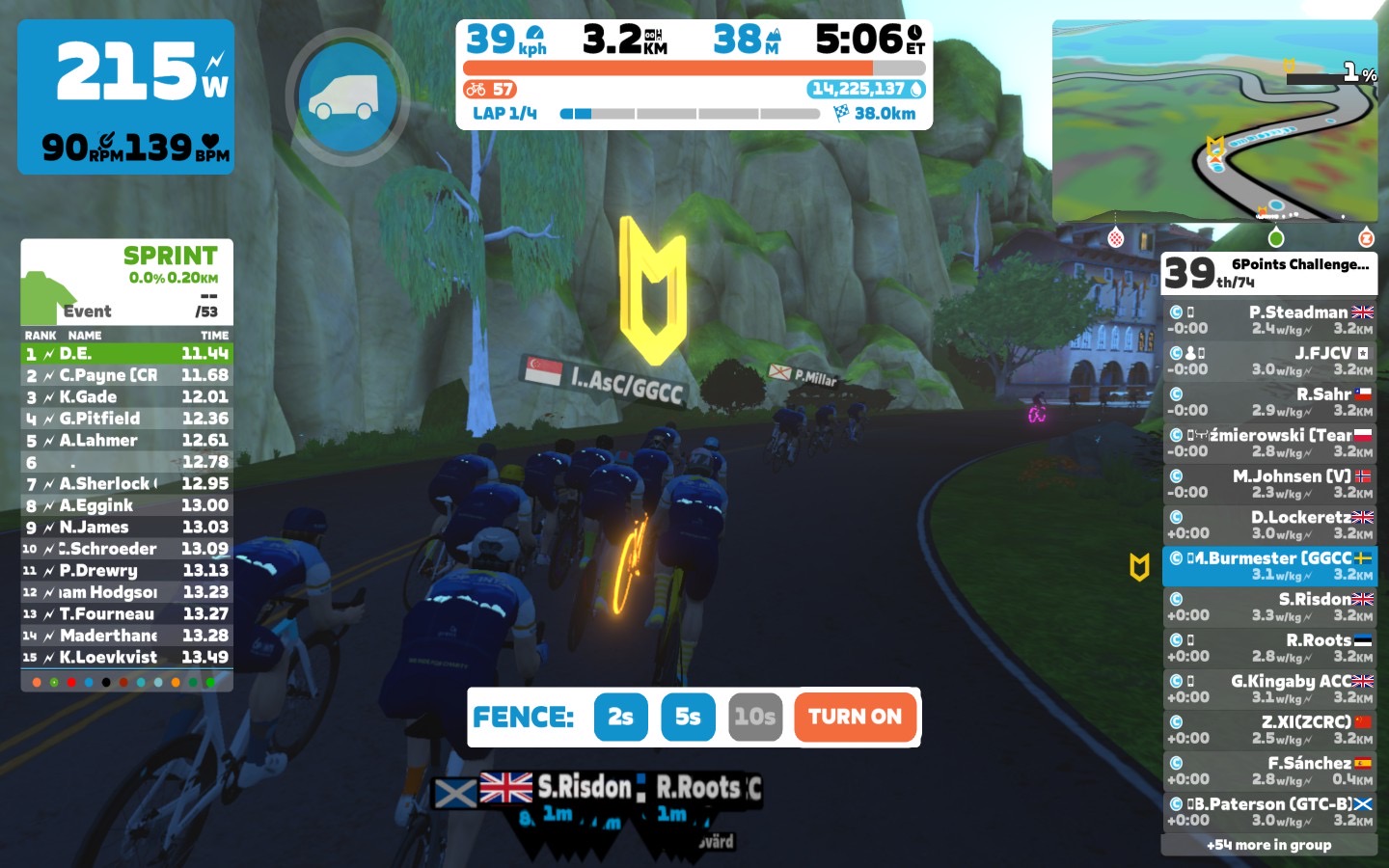Expand the +54 more in group row
1389x868 pixels.
point(1268,845)
